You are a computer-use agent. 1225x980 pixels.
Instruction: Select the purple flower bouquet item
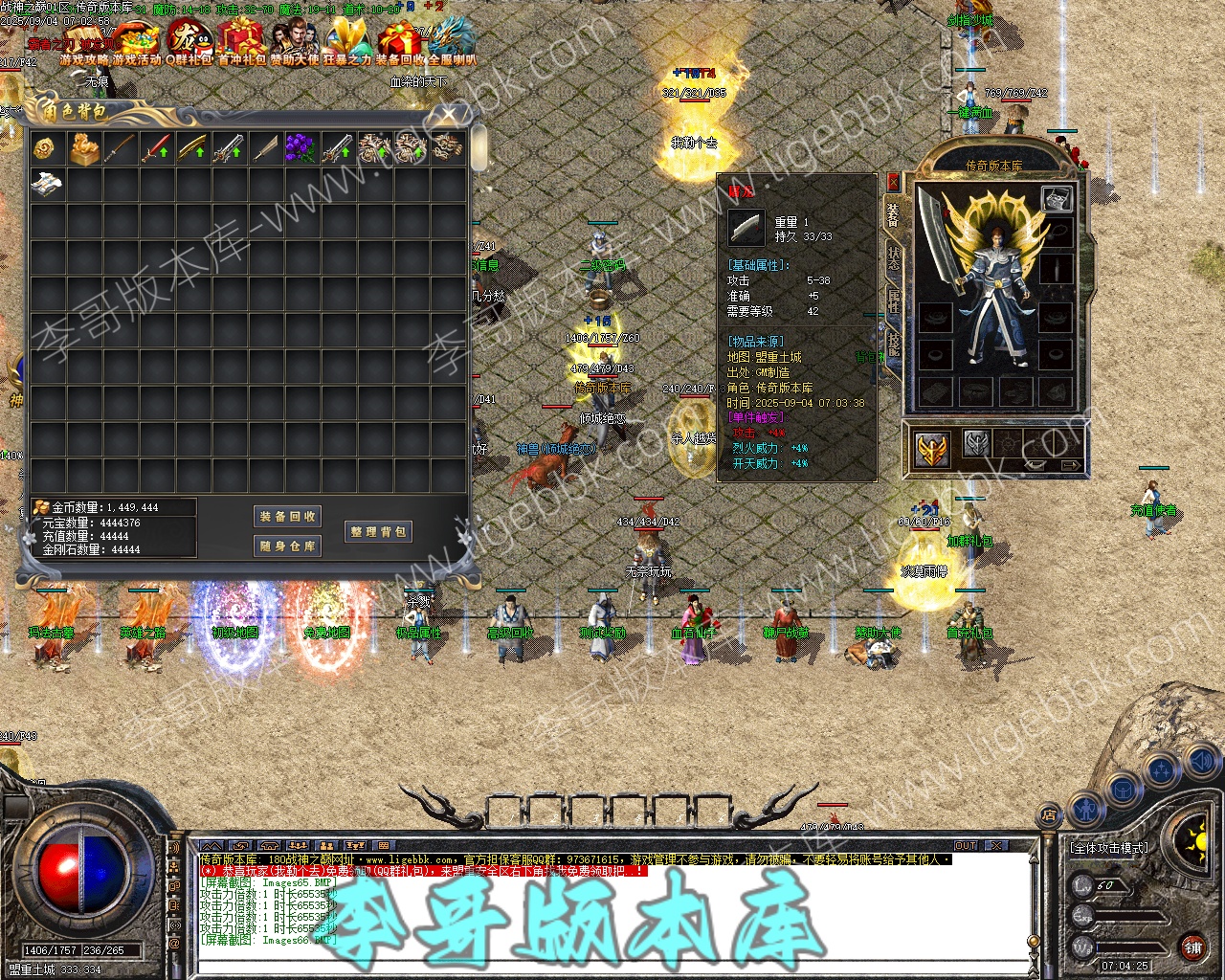point(301,148)
